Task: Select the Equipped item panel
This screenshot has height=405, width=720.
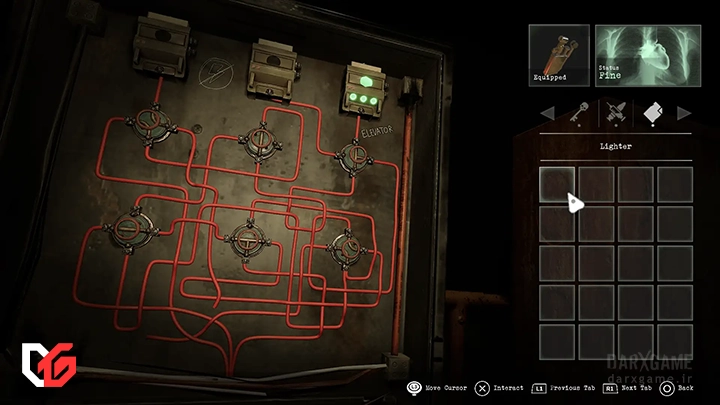Action: [558, 55]
